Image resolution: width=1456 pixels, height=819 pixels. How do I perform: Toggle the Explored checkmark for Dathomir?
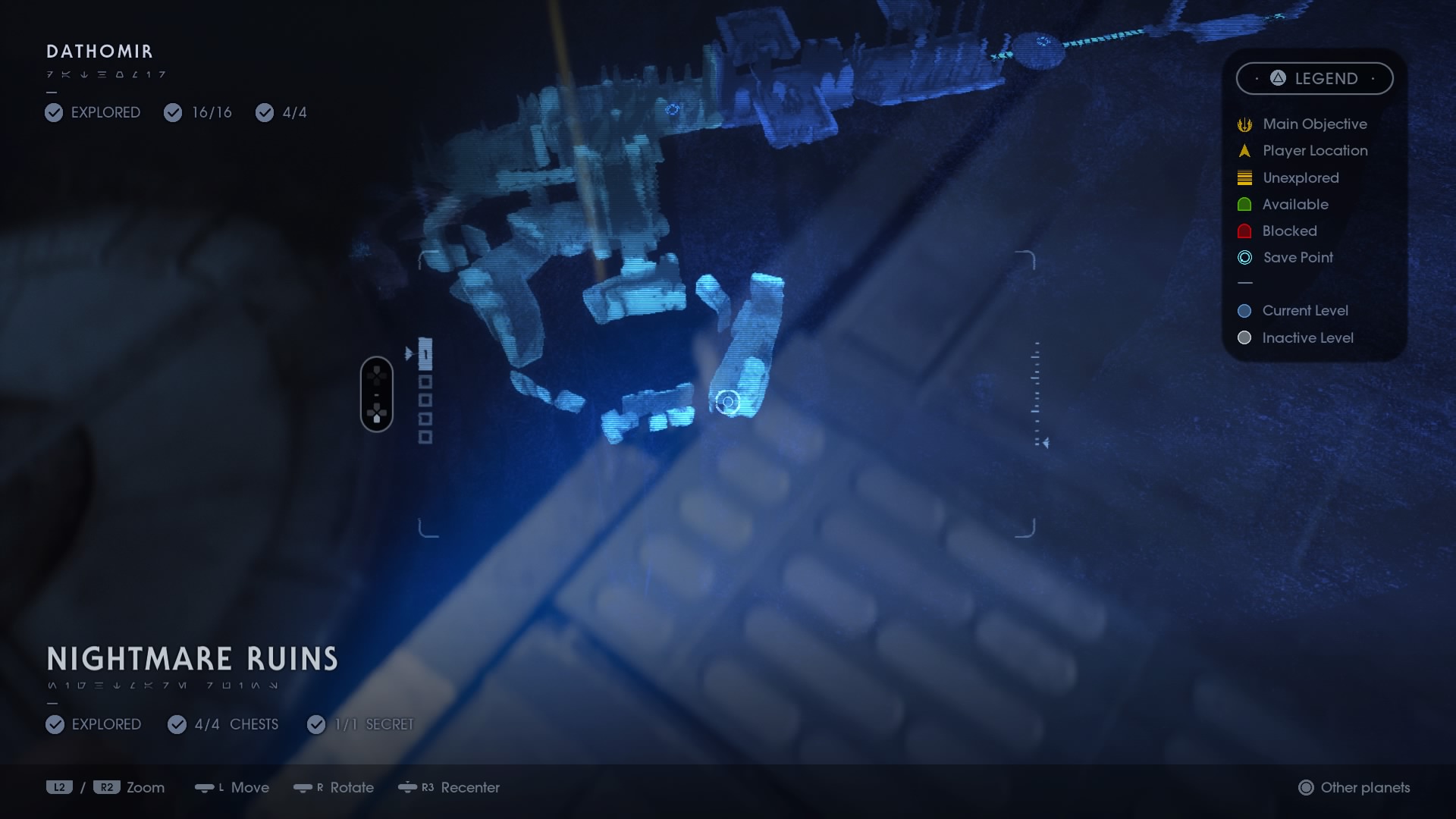[x=53, y=112]
